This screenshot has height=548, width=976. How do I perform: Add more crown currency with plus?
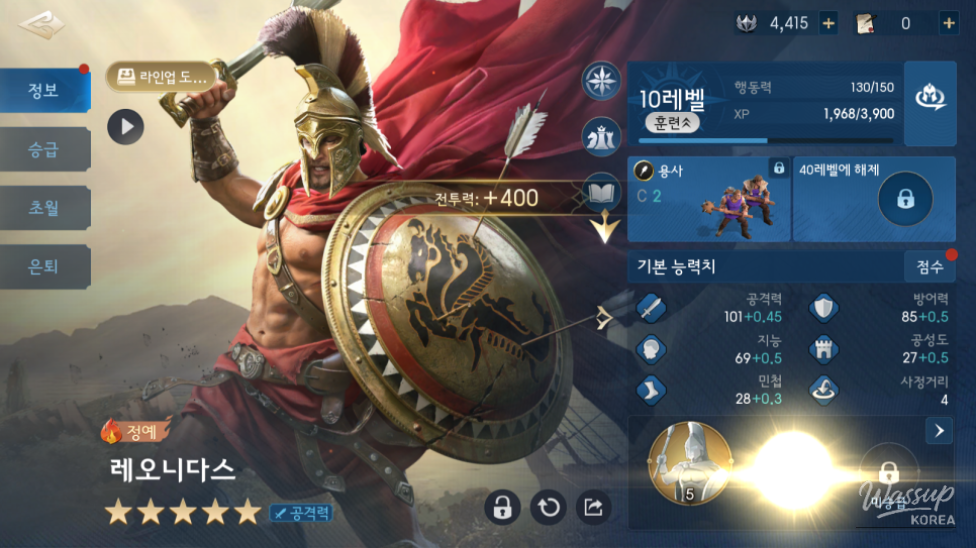click(828, 23)
